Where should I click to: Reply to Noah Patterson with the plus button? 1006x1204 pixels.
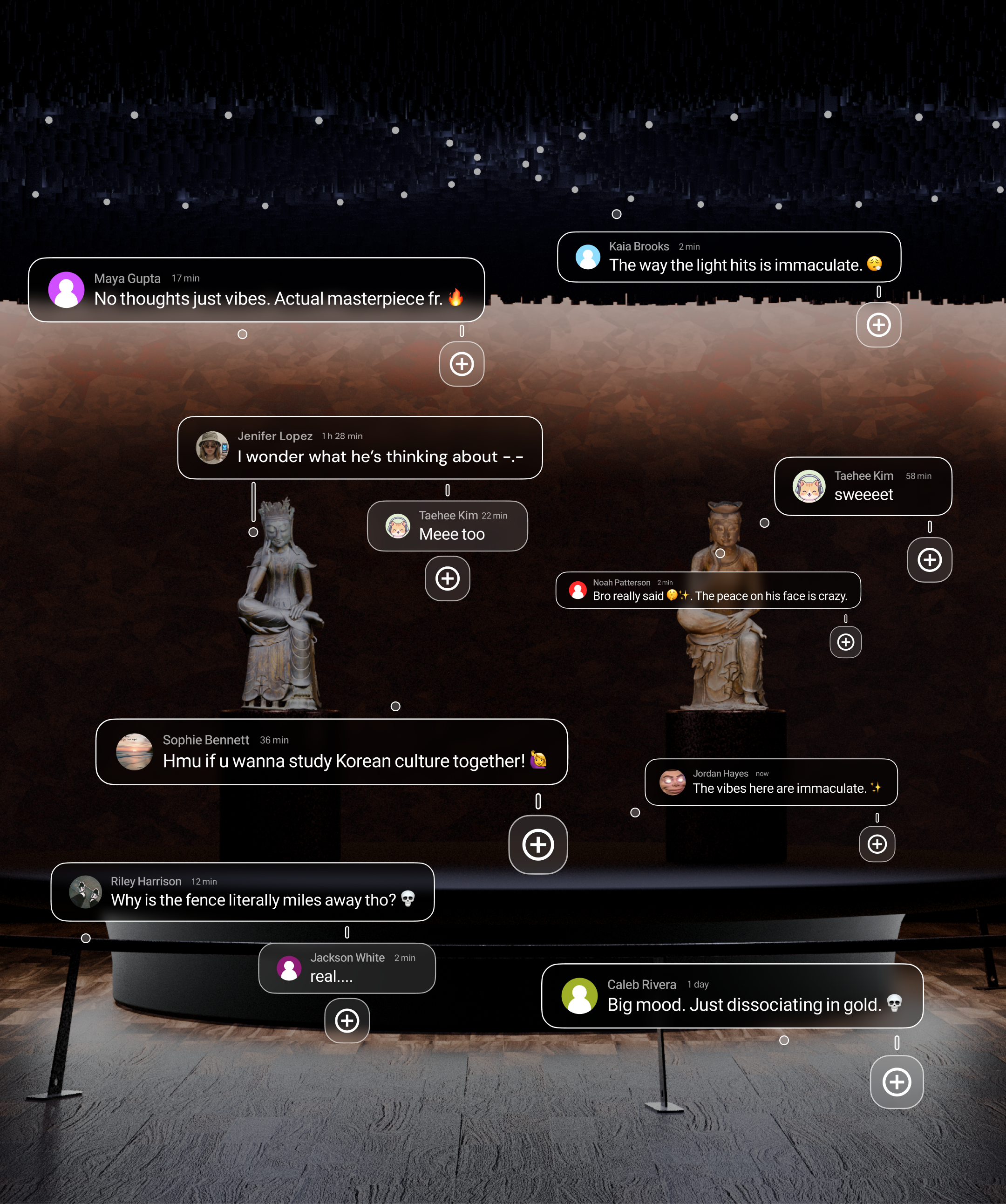click(x=845, y=642)
